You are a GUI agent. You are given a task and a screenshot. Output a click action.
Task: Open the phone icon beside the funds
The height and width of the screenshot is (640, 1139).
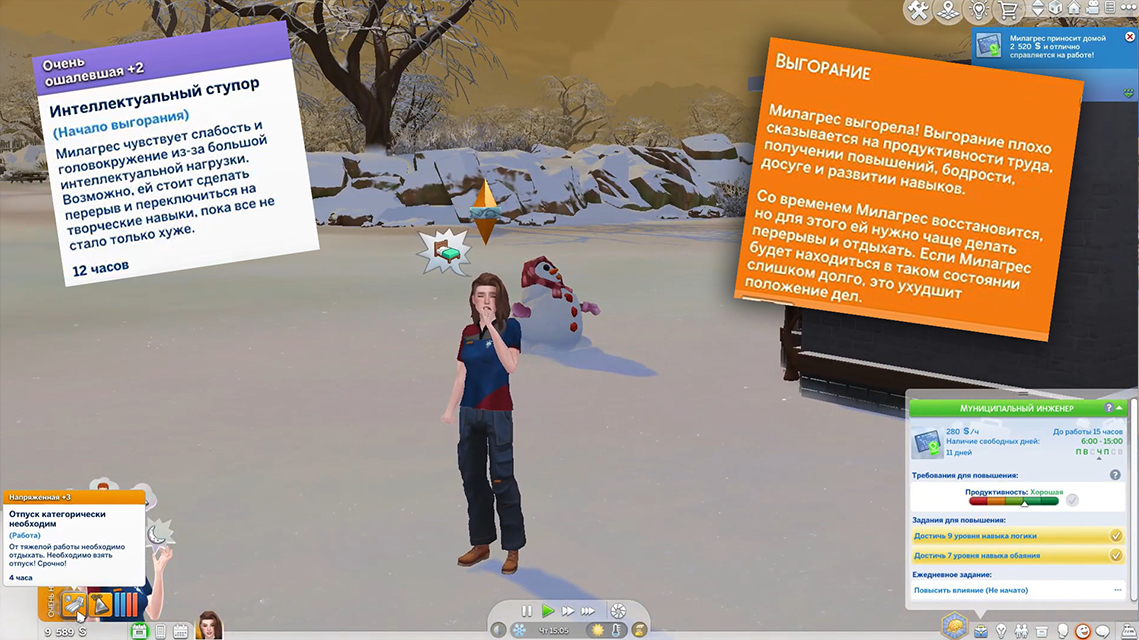pos(160,631)
